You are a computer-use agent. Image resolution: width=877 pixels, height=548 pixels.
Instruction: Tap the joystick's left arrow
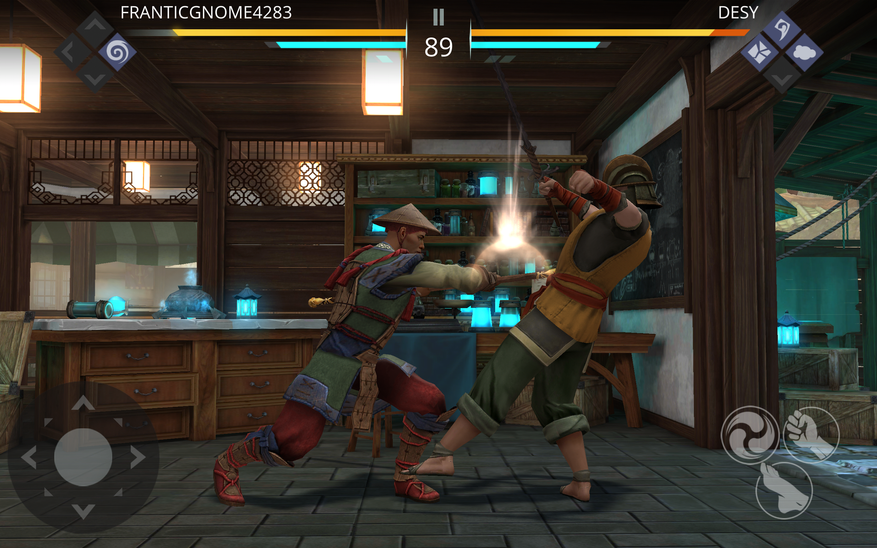(x=30, y=457)
